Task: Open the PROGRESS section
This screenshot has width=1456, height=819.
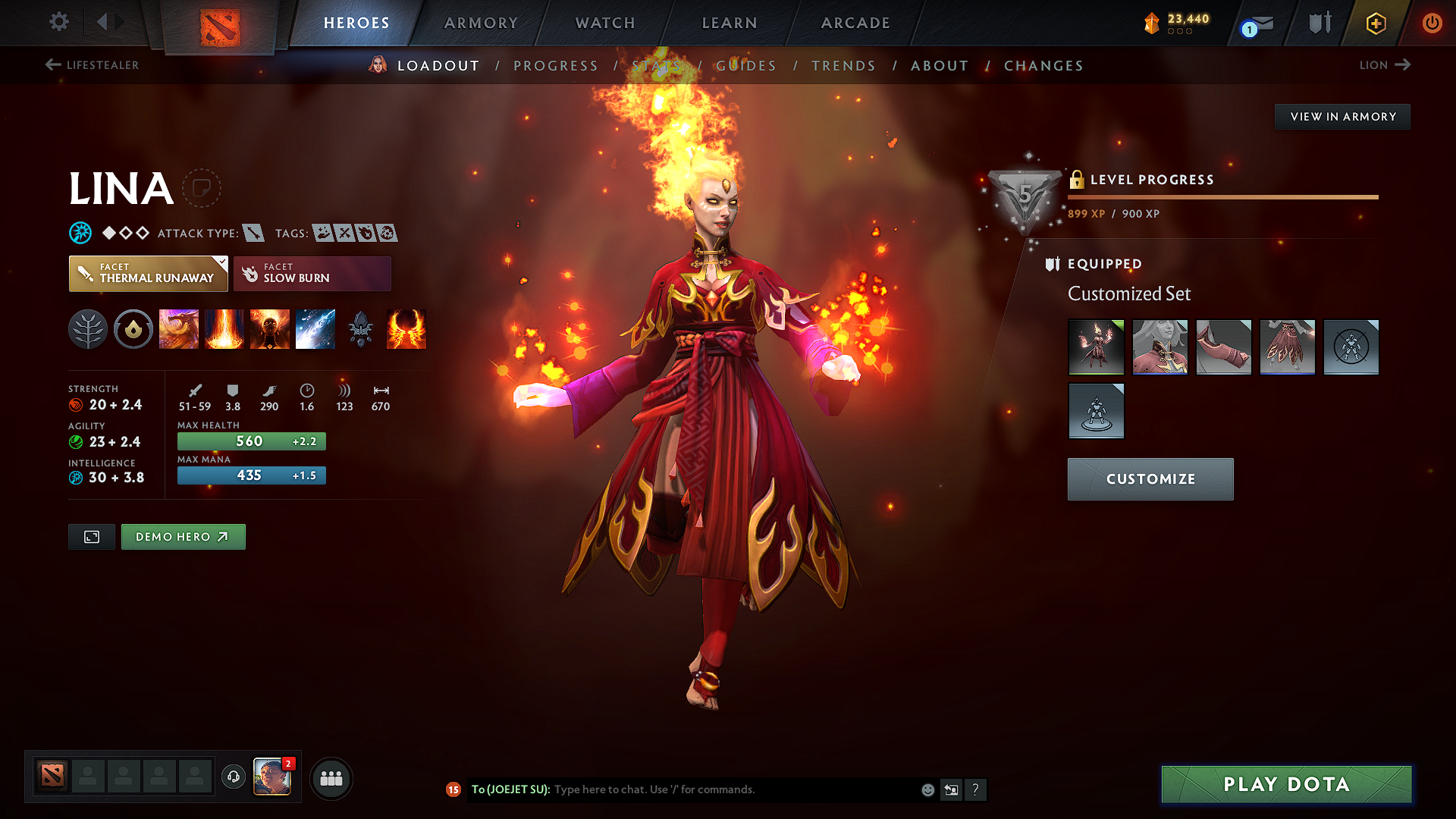Action: (x=556, y=65)
